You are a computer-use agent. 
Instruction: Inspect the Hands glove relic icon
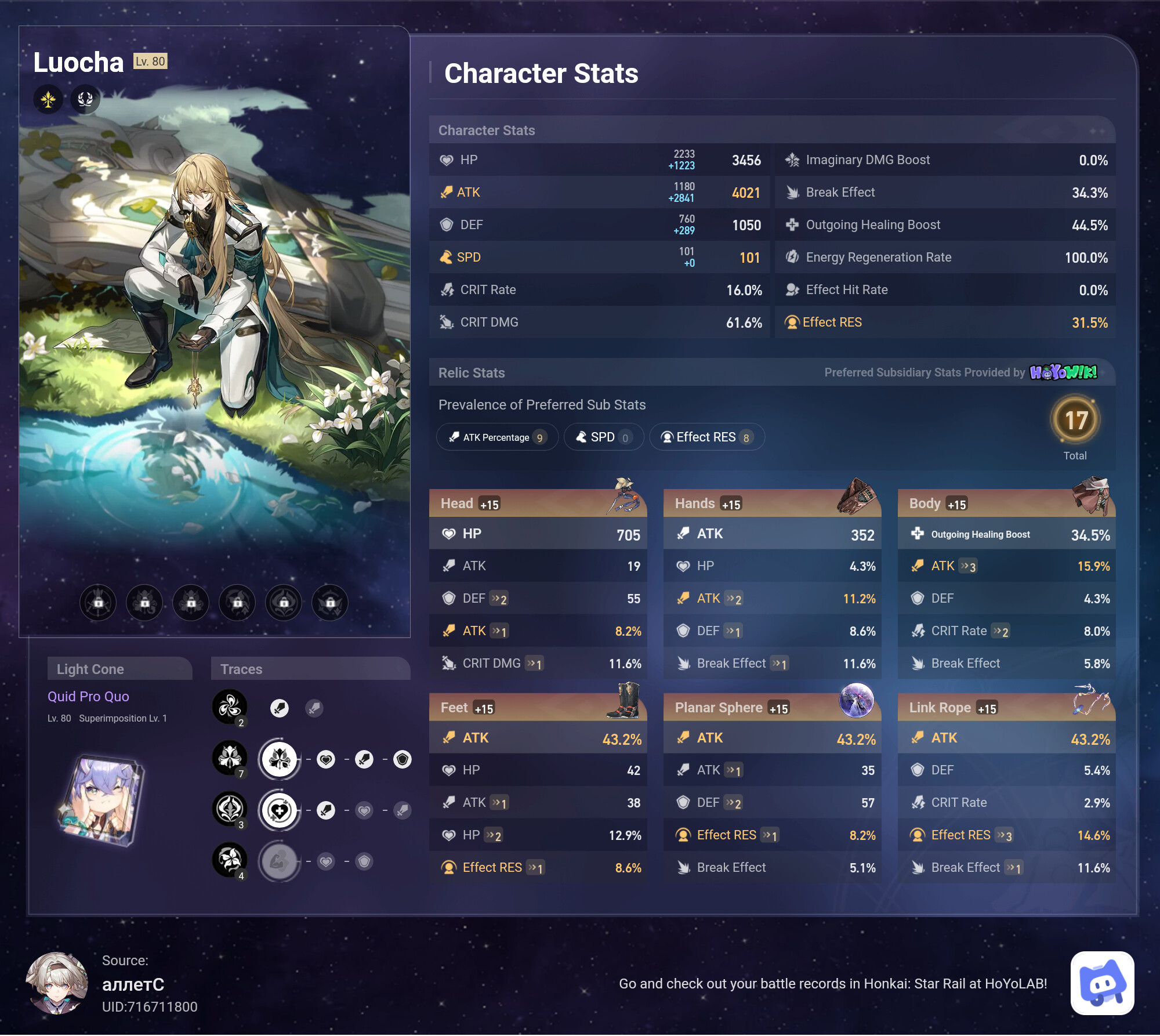tap(857, 496)
